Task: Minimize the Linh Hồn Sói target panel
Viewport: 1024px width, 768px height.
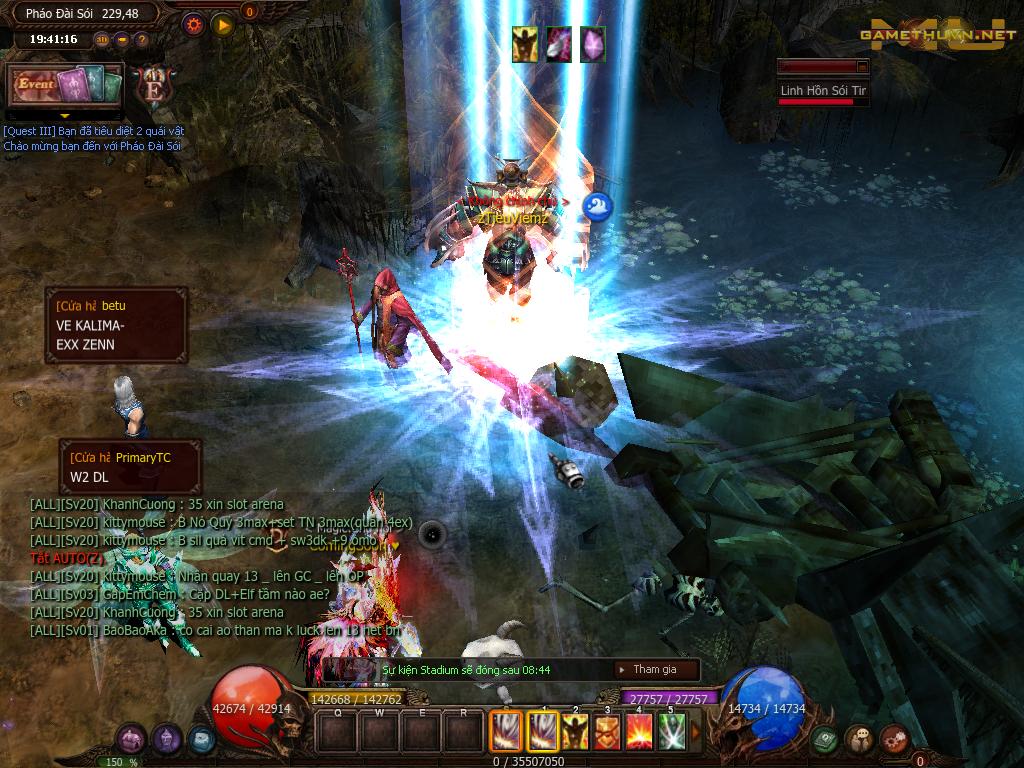Action: [862, 66]
